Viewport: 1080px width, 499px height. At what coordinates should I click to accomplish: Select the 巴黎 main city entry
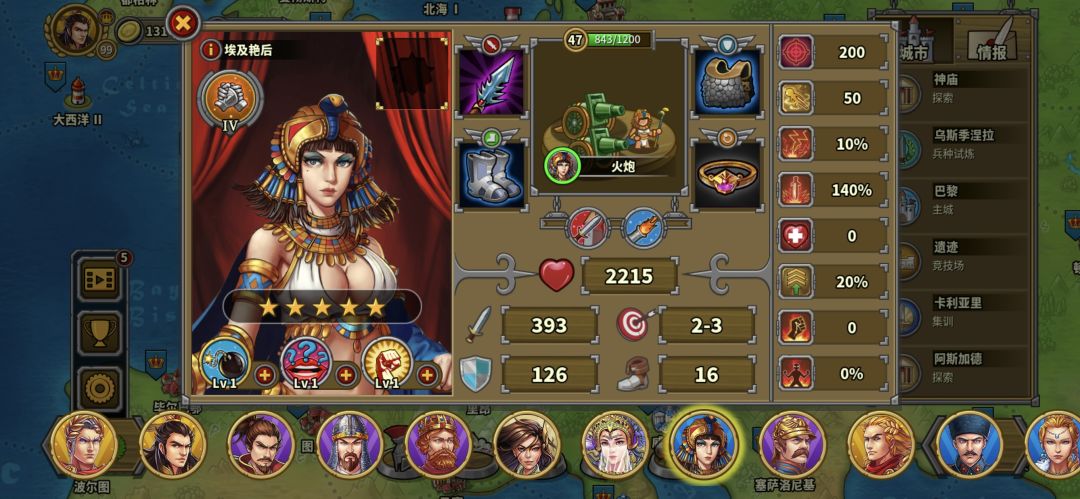point(960,197)
